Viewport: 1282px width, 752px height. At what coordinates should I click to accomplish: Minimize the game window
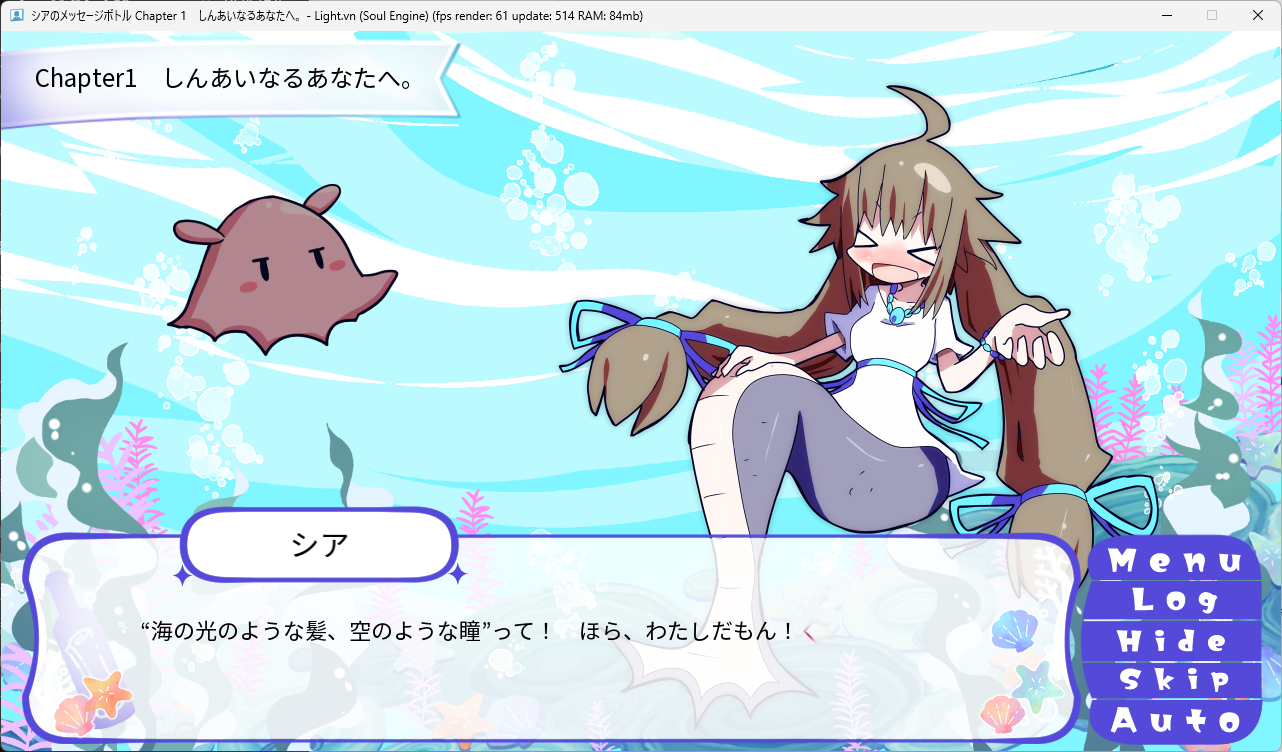(x=1166, y=15)
